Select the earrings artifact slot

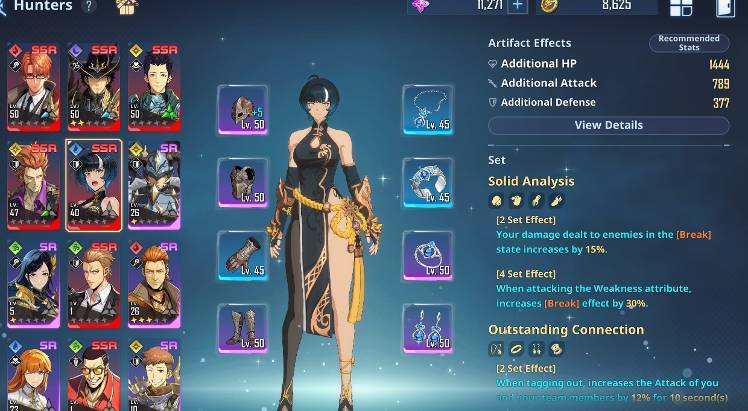coord(427,328)
